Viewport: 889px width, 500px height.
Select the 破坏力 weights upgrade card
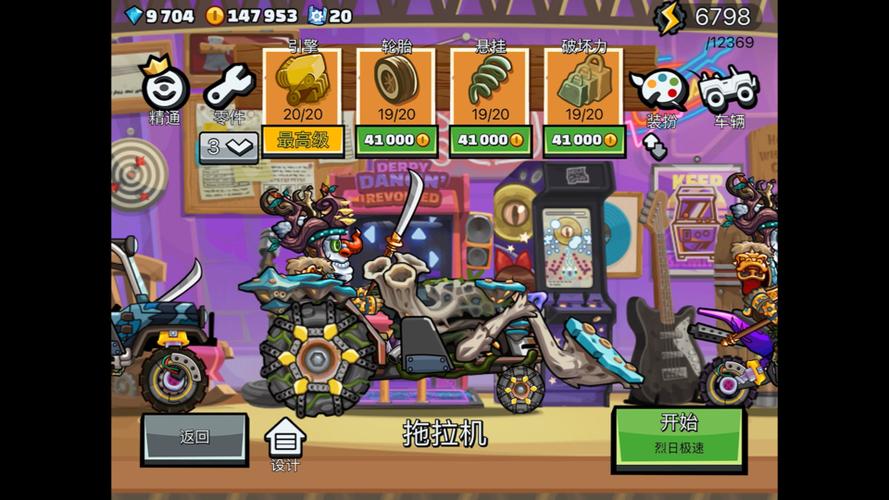pyautogui.click(x=584, y=86)
